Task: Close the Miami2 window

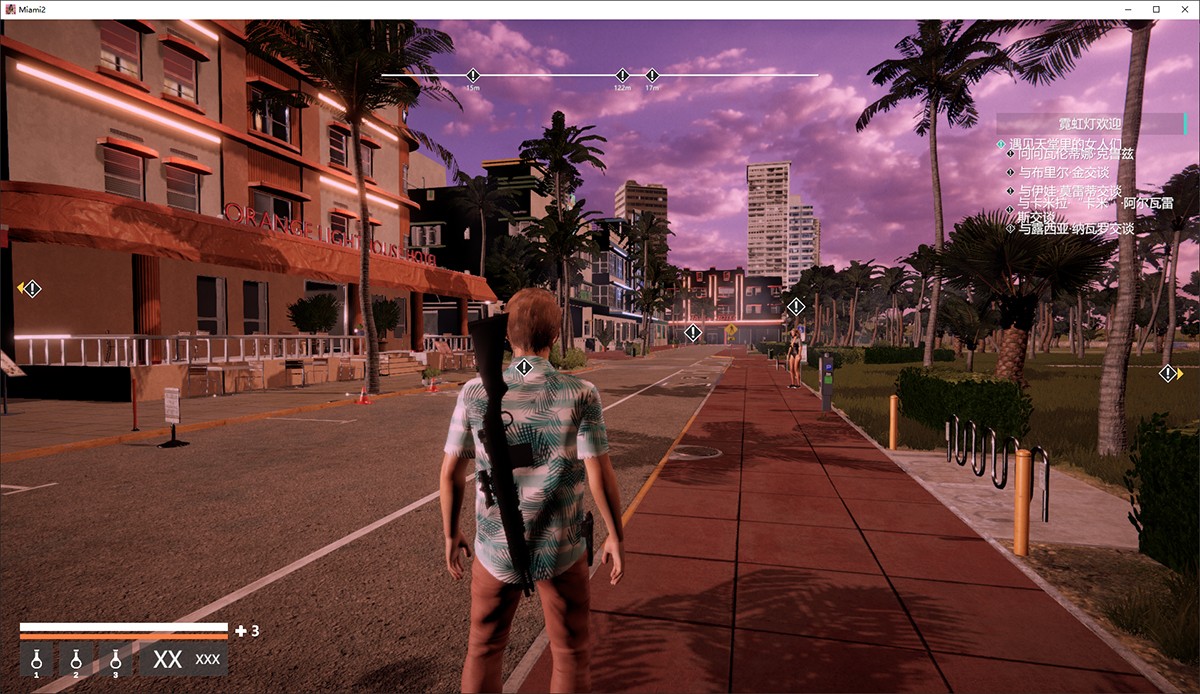Action: coord(1182,9)
